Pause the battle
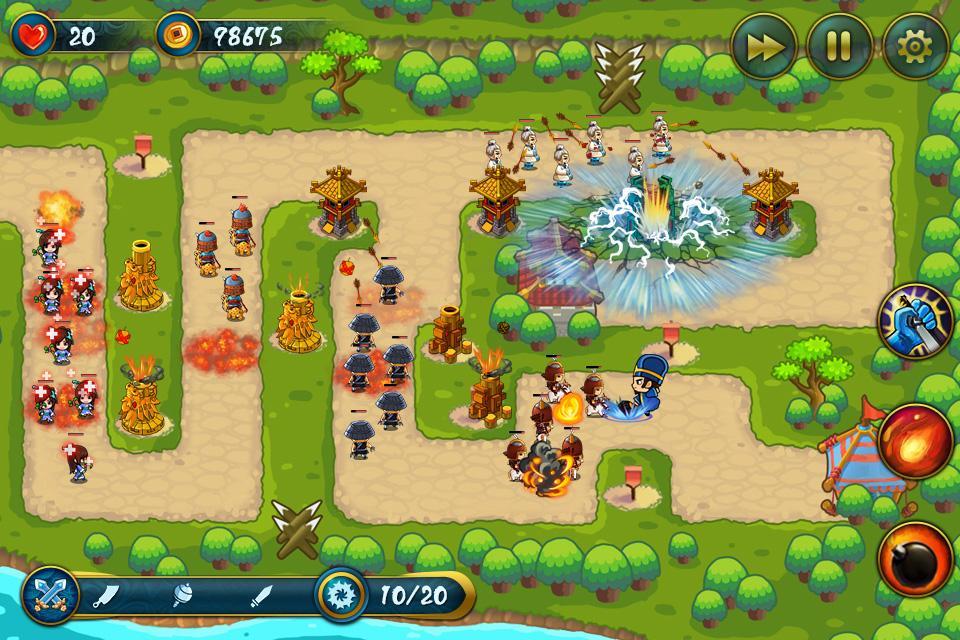The image size is (960, 640). (x=840, y=45)
